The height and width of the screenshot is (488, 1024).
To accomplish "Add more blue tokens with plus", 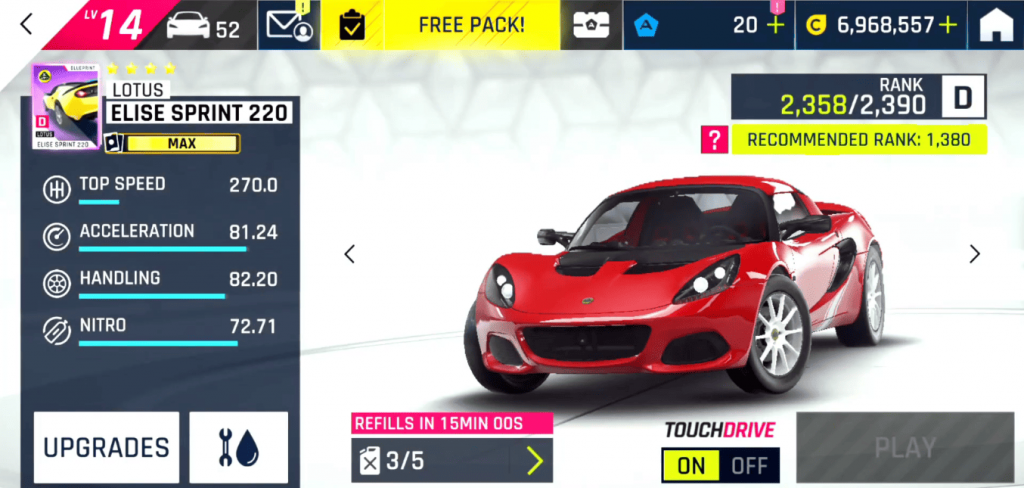I will (775, 26).
